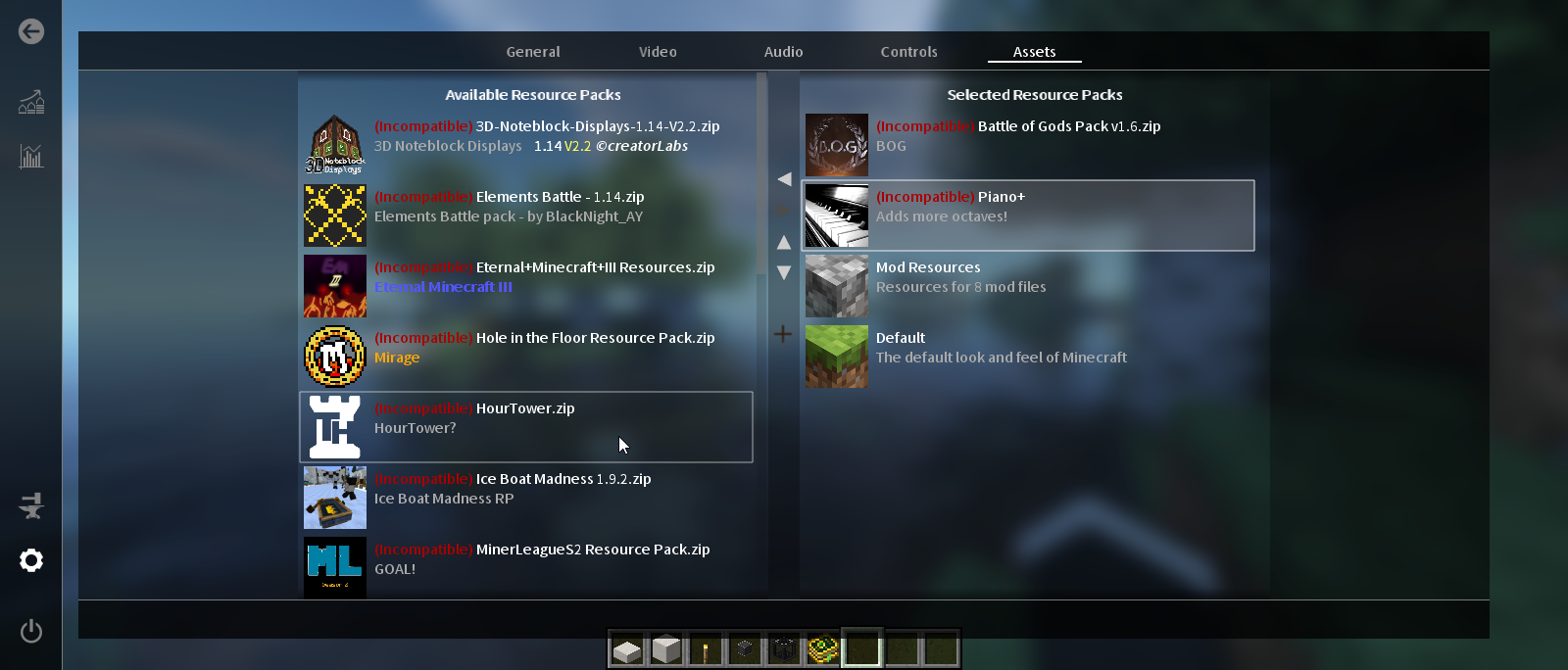
Task: Switch to the General tab
Action: coord(533,52)
